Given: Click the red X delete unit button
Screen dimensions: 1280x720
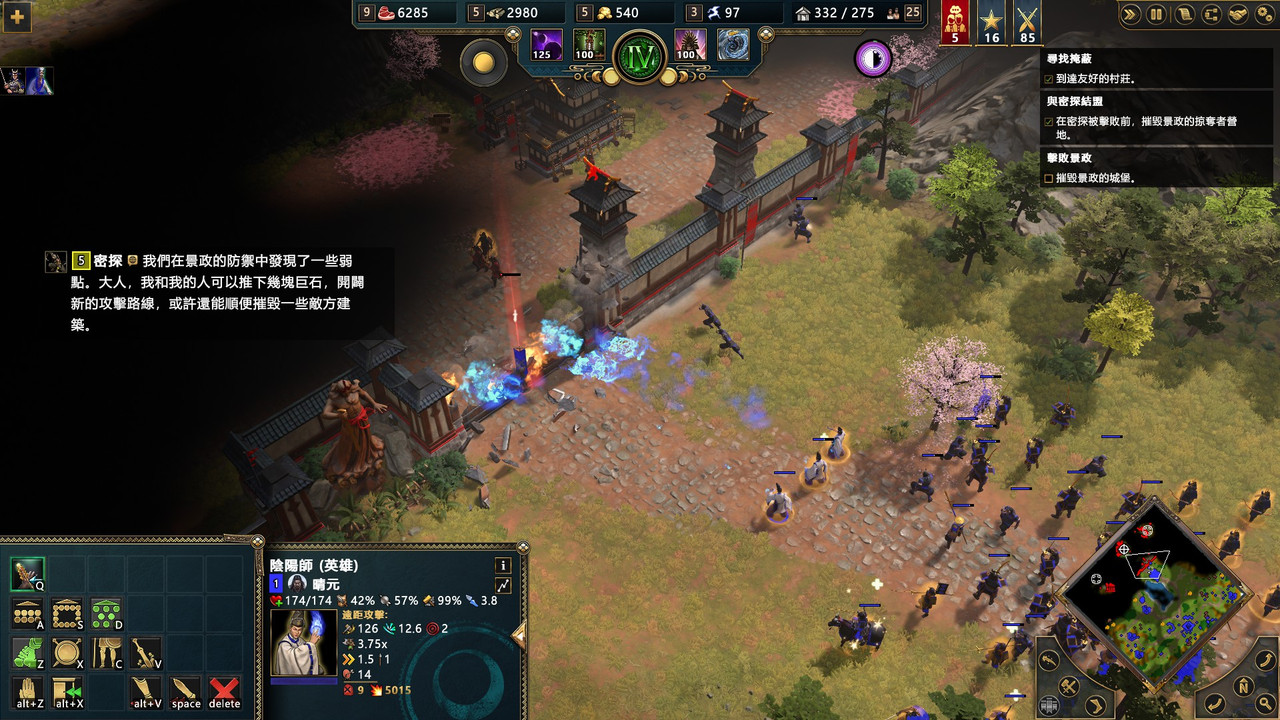Looking at the screenshot, I should coord(225,691).
